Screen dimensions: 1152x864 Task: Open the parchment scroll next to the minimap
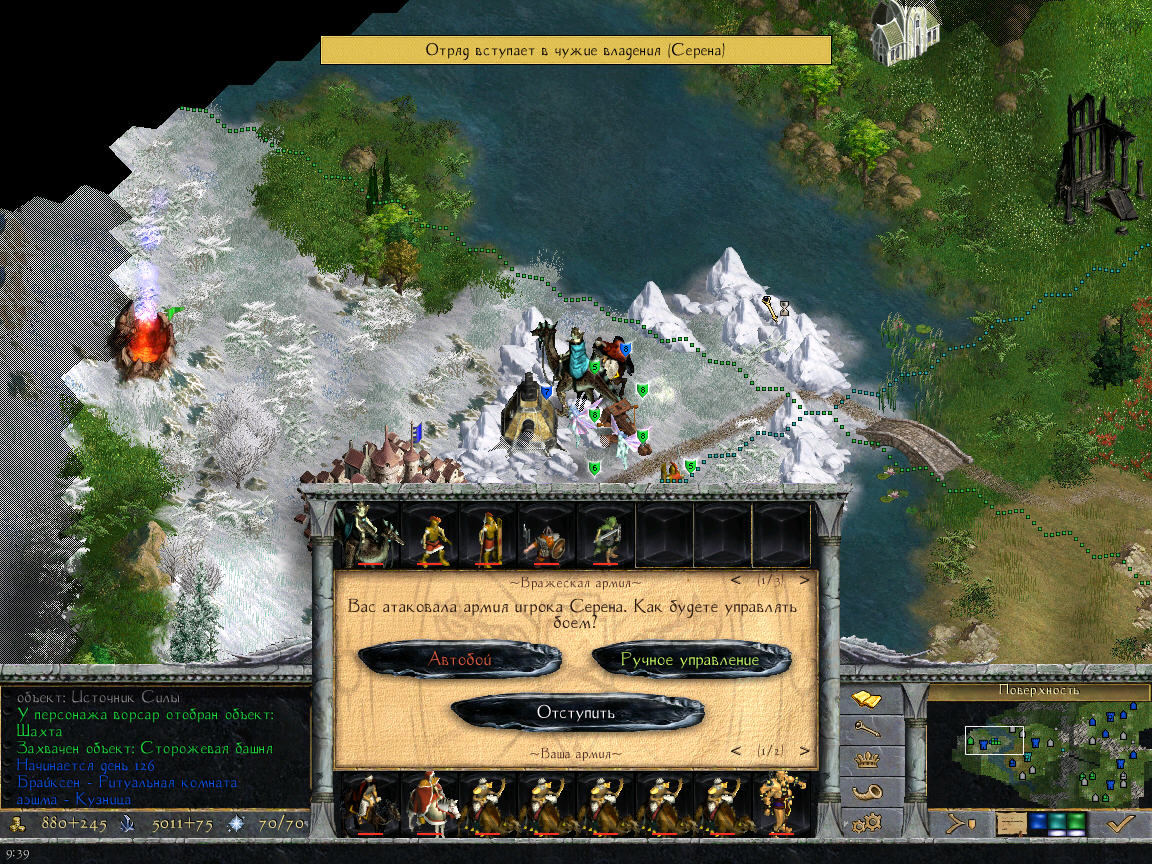pyautogui.click(x=1013, y=824)
